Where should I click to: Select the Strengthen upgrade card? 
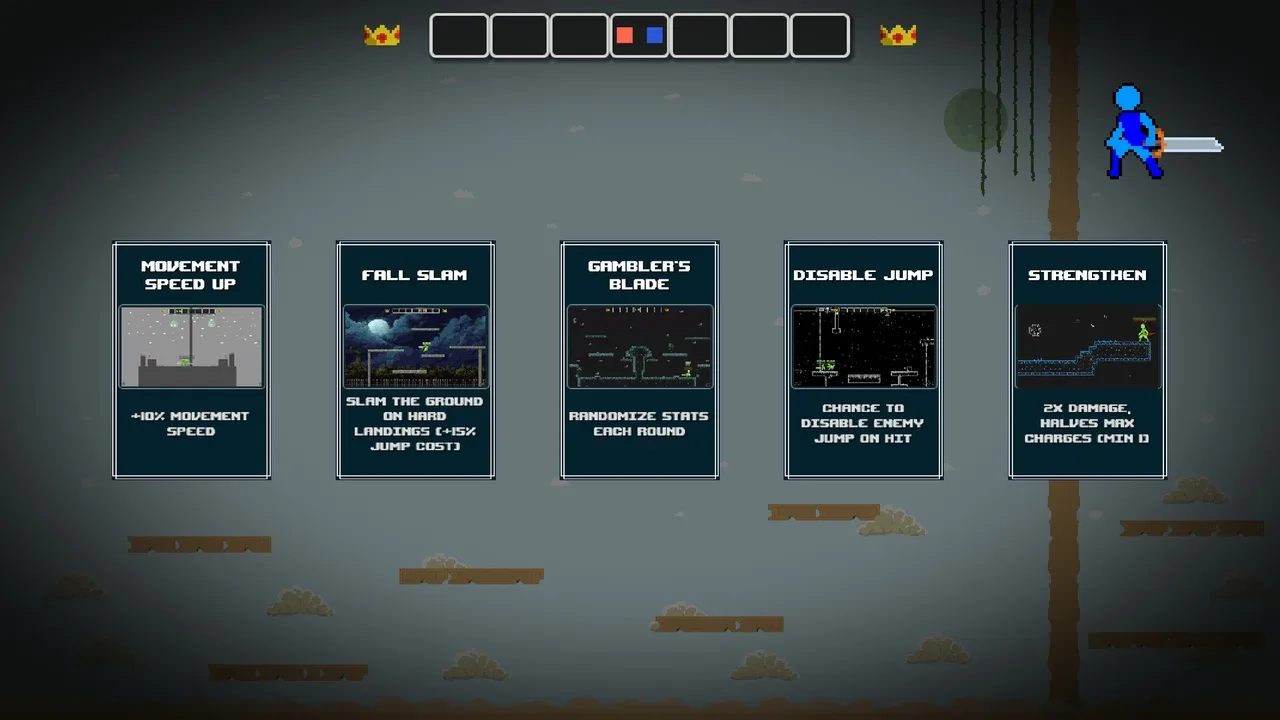[1087, 360]
